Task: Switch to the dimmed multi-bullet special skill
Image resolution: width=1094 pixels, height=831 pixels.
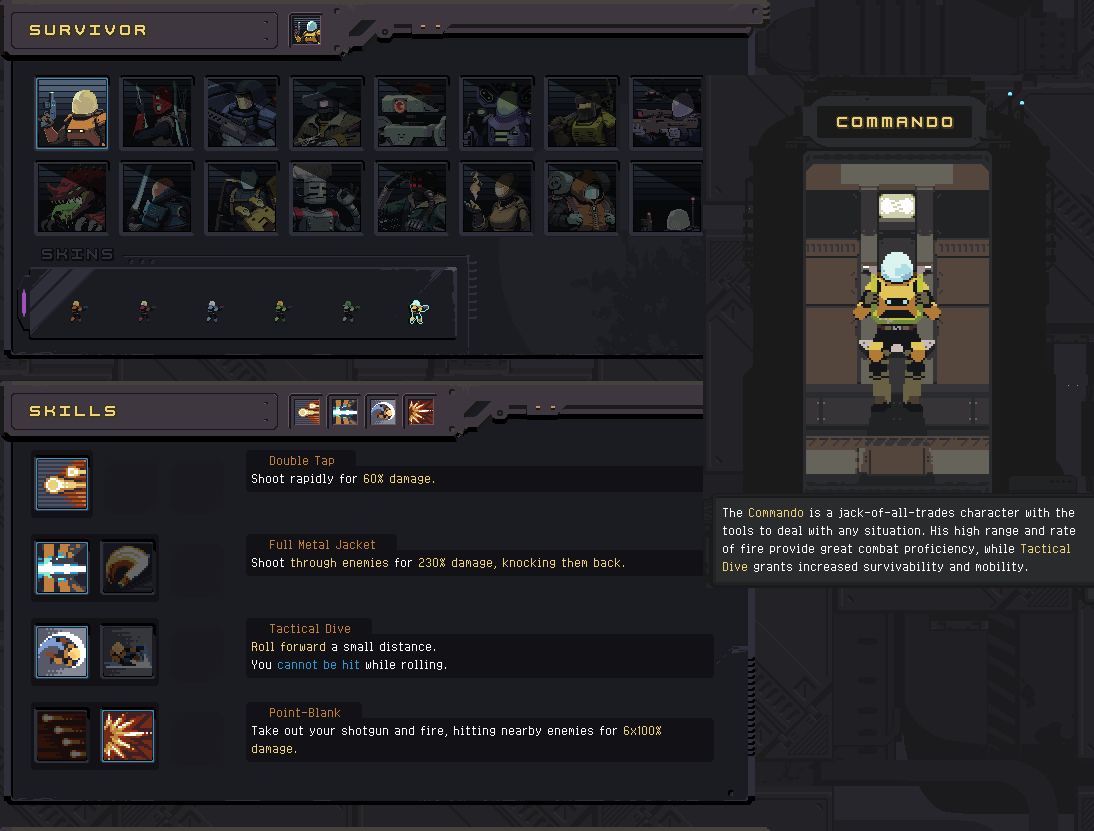Action: 62,736
